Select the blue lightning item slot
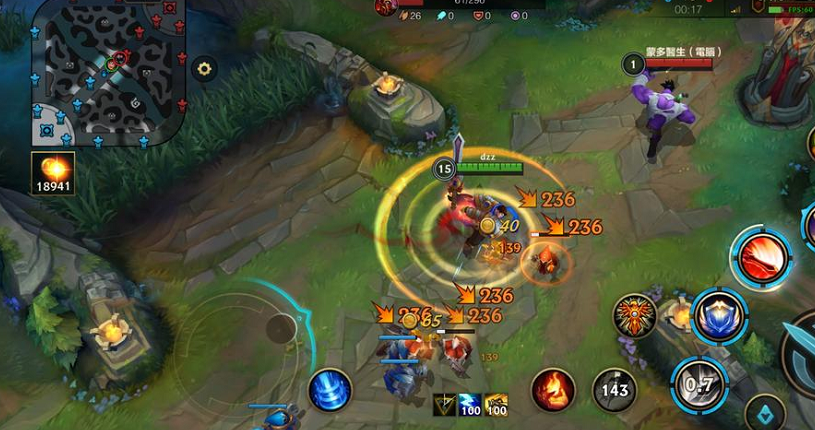 pos(470,405)
